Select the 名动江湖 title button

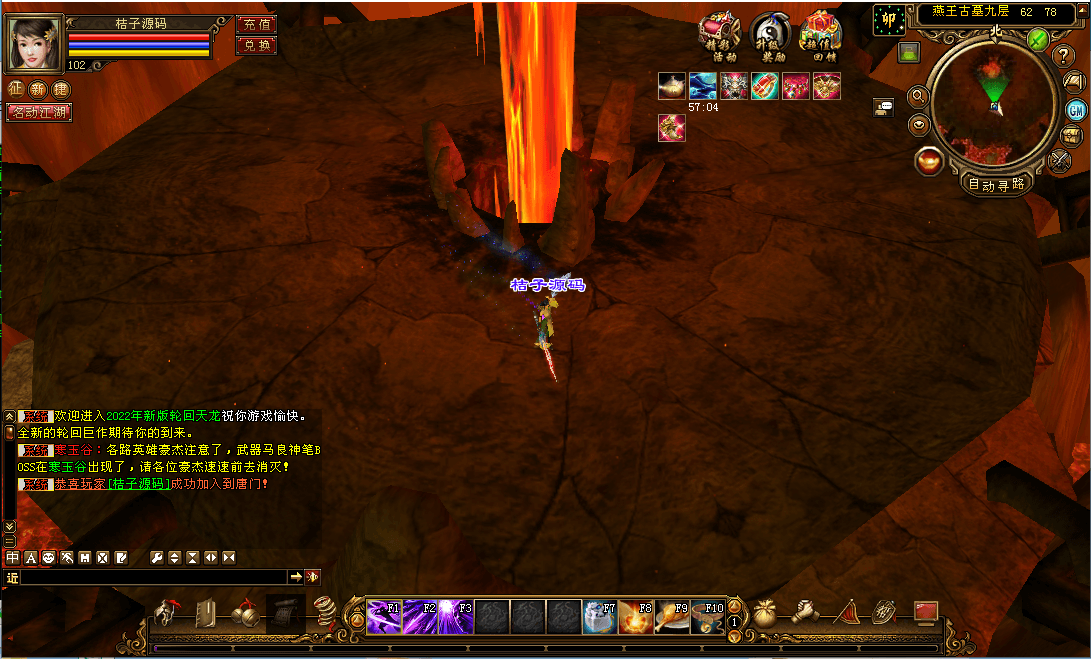(x=38, y=112)
